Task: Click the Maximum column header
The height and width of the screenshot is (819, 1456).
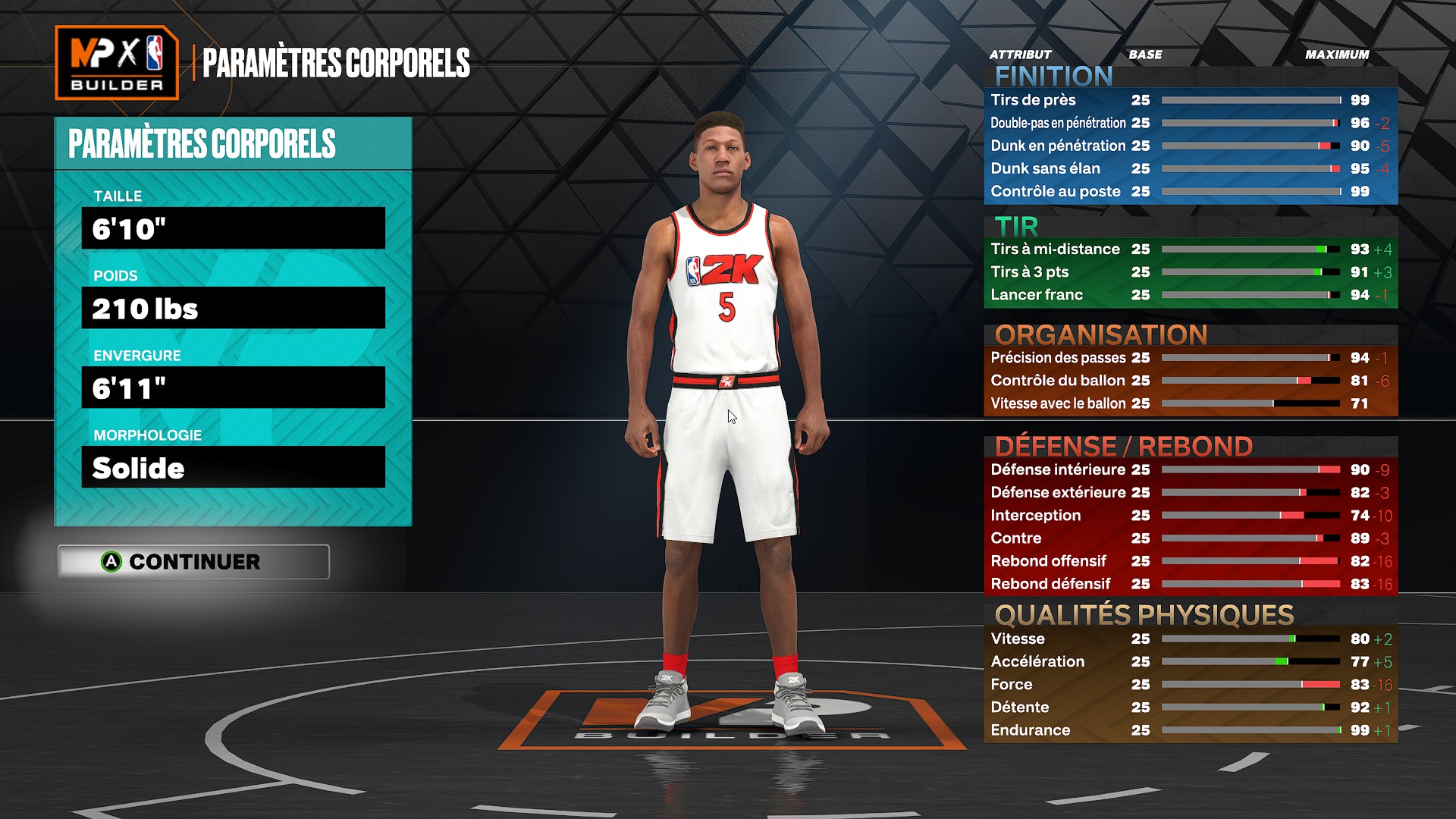Action: (x=1337, y=55)
